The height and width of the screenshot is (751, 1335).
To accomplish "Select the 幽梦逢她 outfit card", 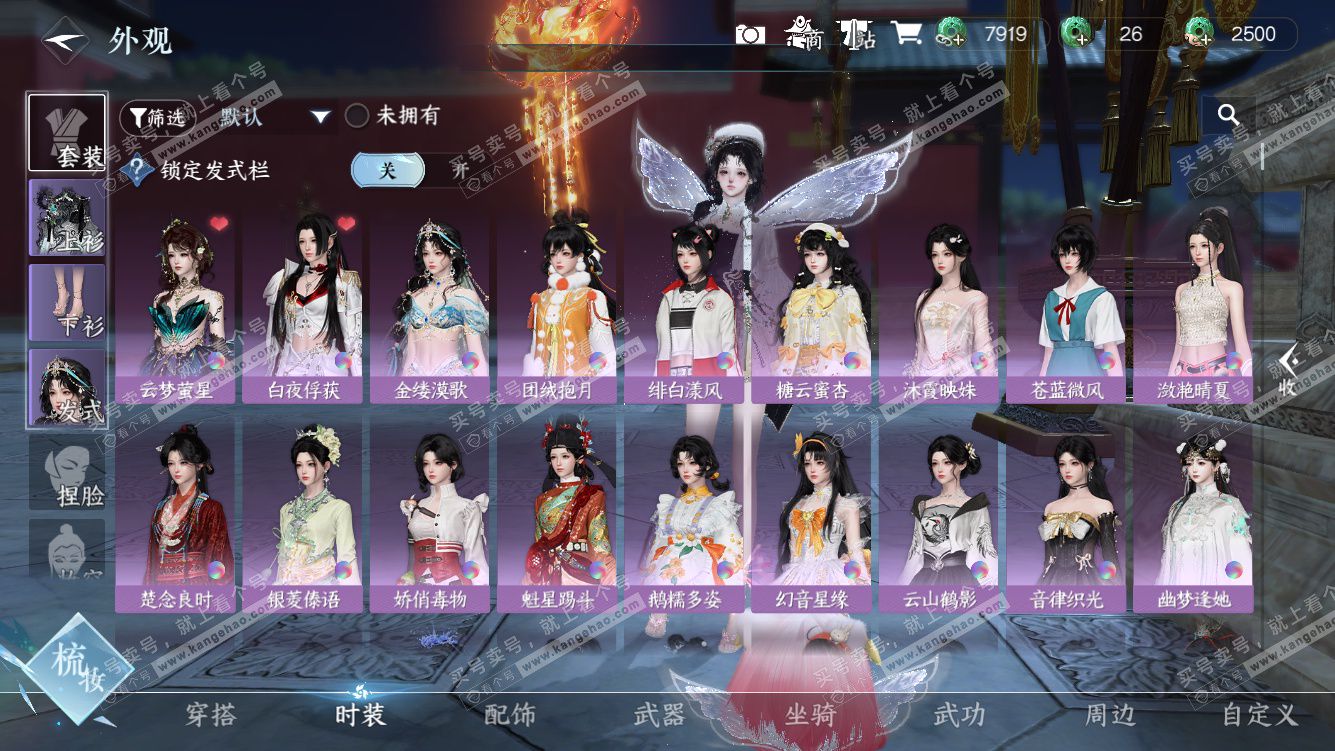I will 1193,515.
